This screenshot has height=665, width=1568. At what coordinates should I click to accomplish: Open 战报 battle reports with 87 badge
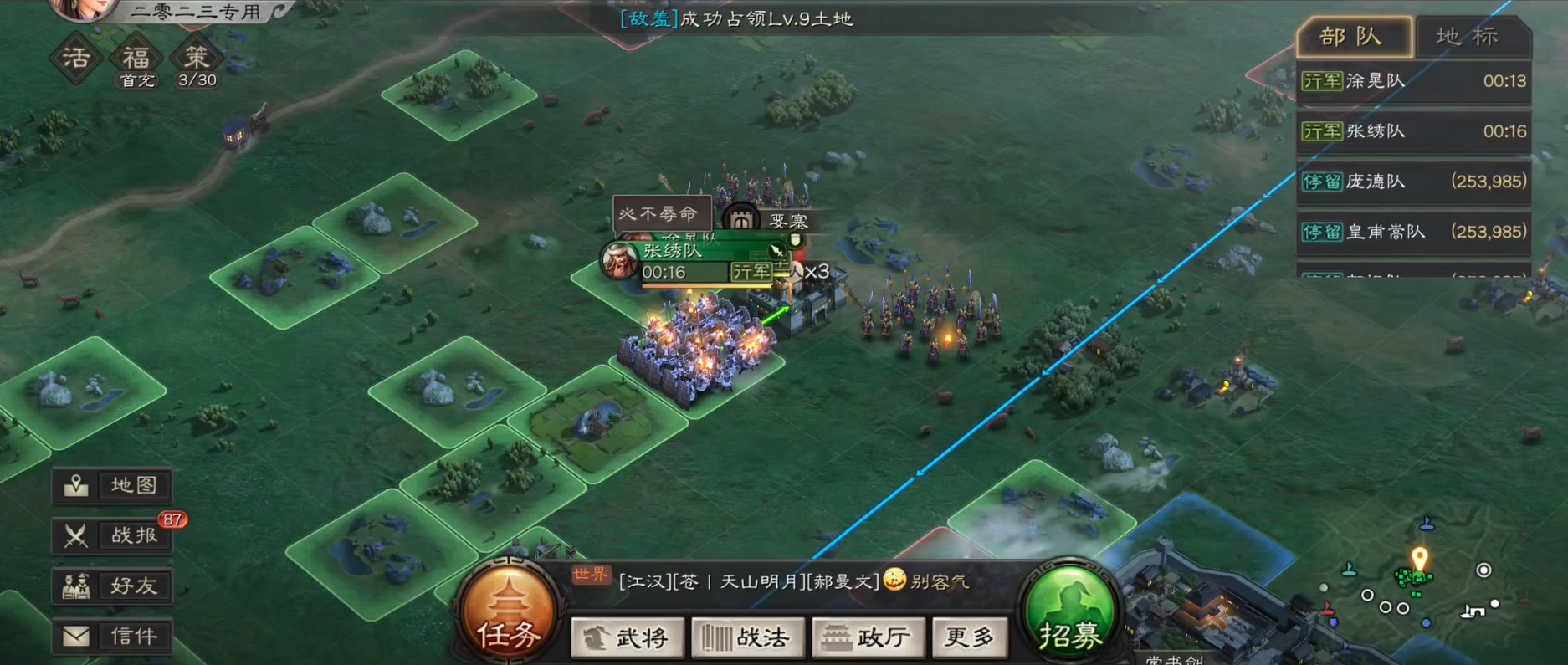click(x=111, y=536)
